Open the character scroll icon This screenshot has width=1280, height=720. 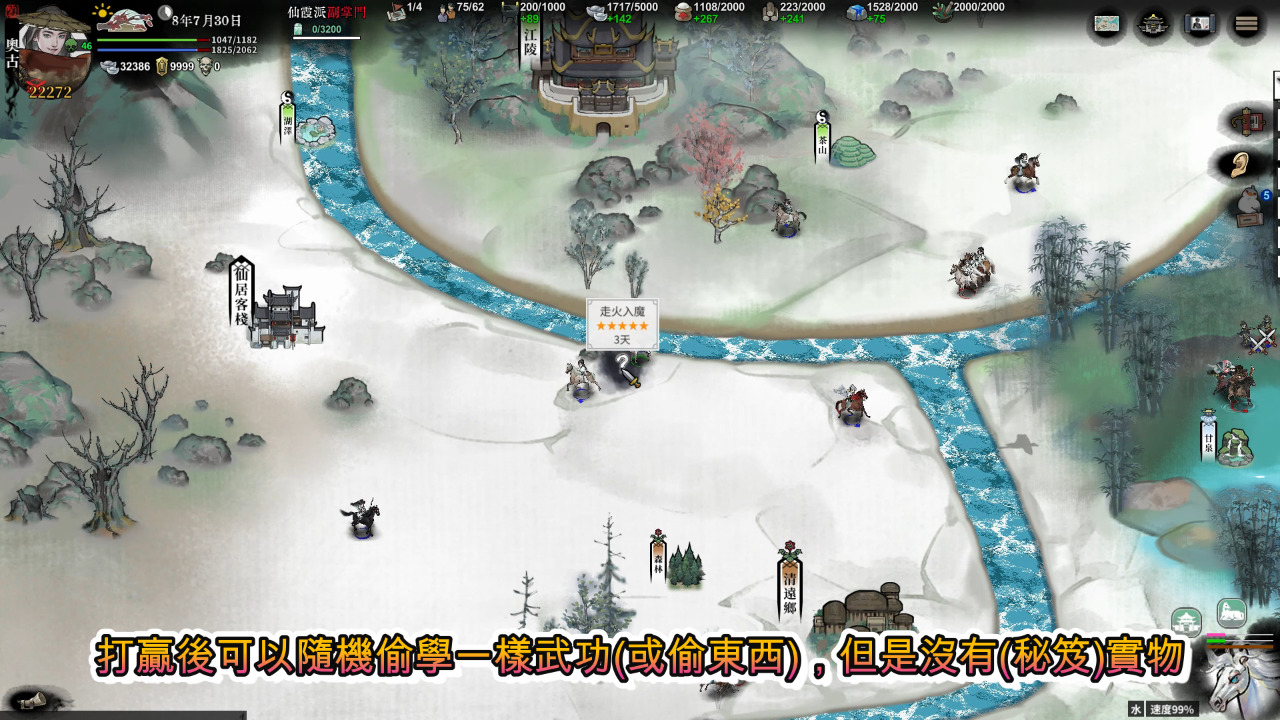pos(1200,25)
